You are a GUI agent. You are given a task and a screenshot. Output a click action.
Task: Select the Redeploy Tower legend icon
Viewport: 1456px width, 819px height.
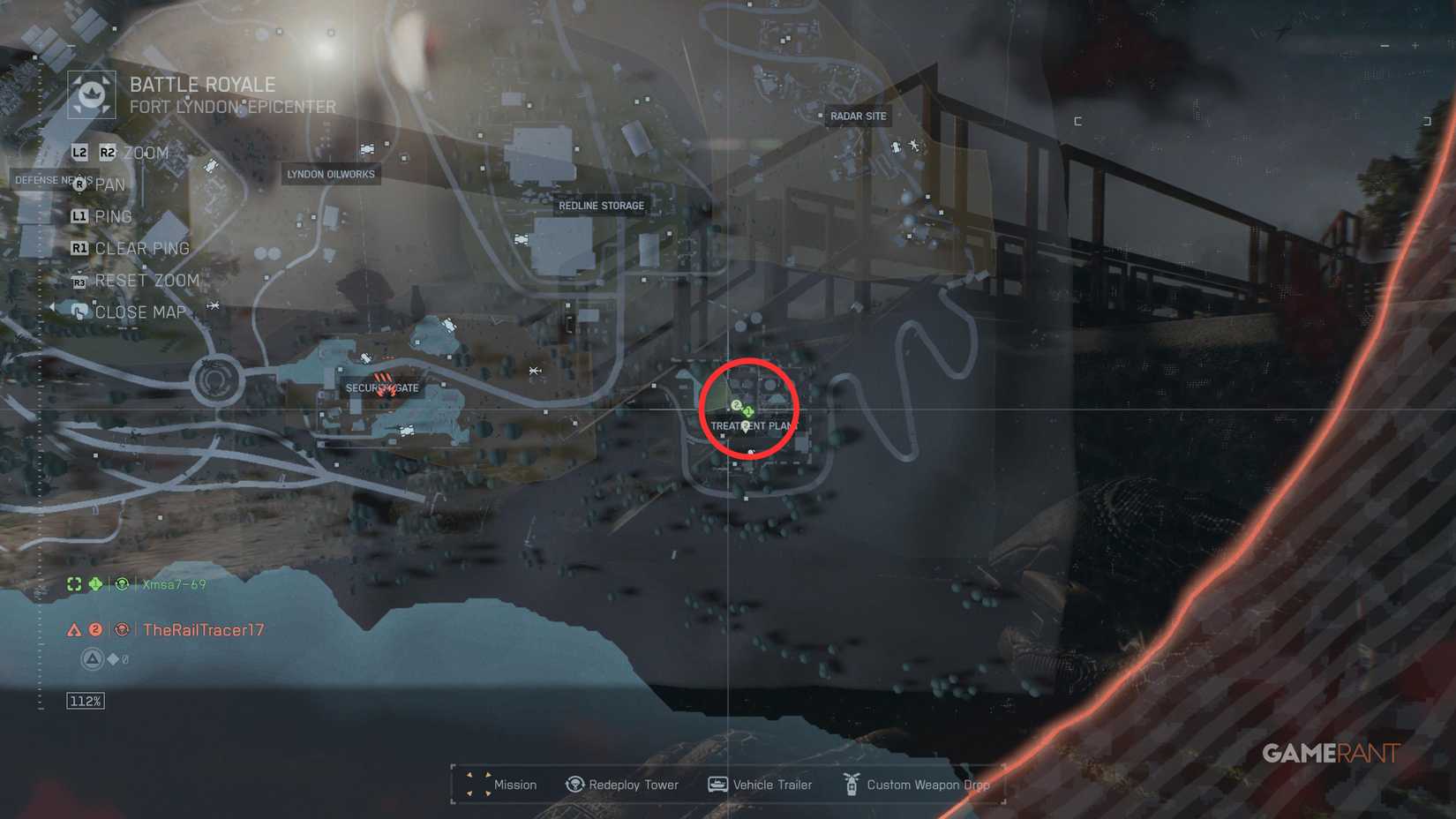pos(574,785)
